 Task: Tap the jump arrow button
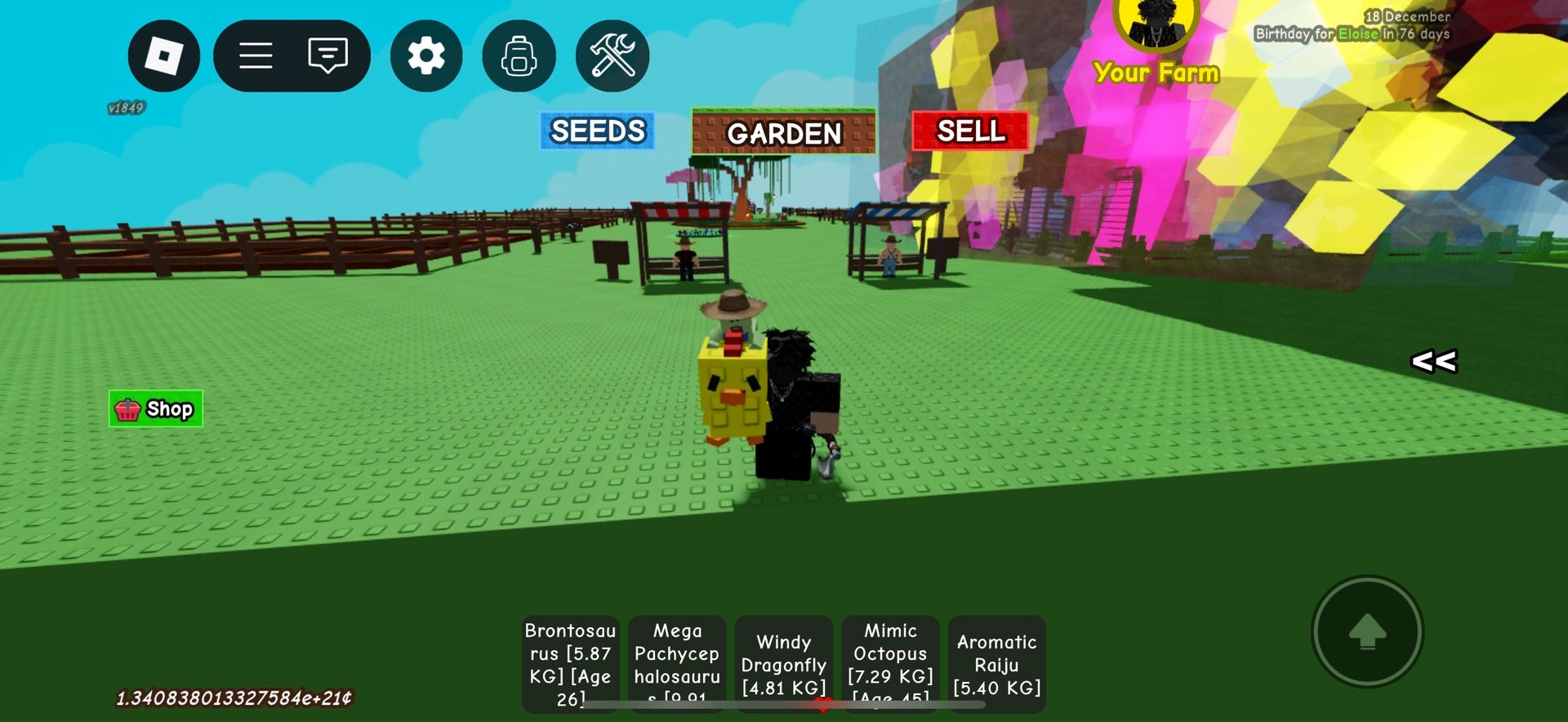pyautogui.click(x=1367, y=631)
